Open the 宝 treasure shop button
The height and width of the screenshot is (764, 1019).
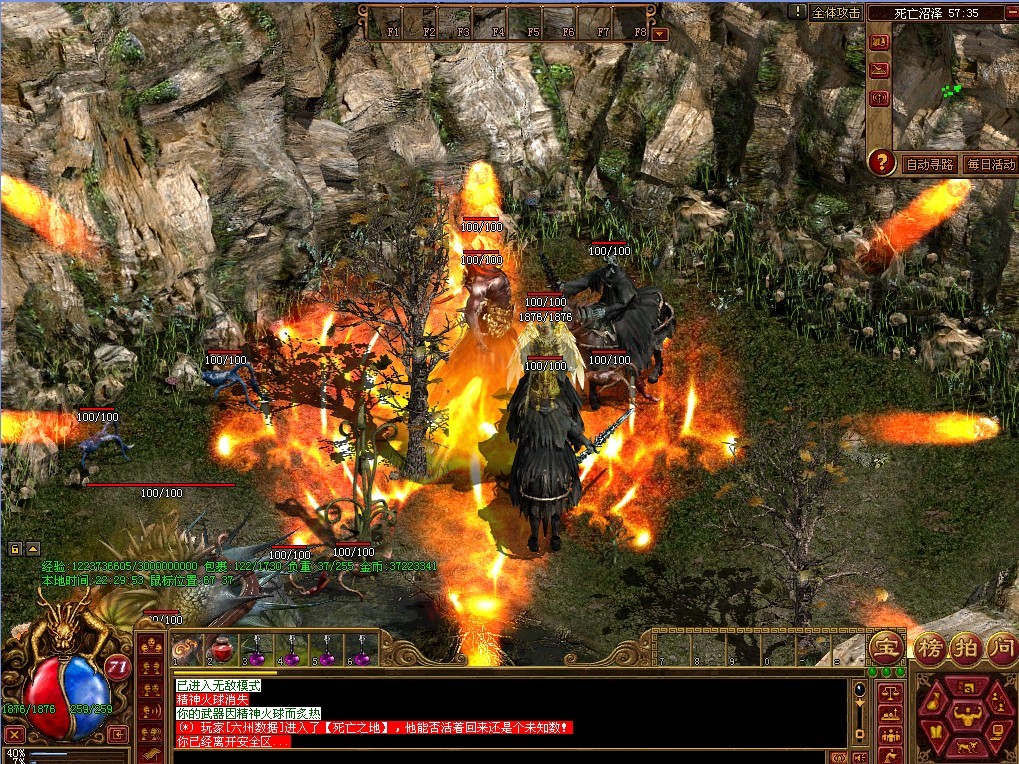coord(885,647)
